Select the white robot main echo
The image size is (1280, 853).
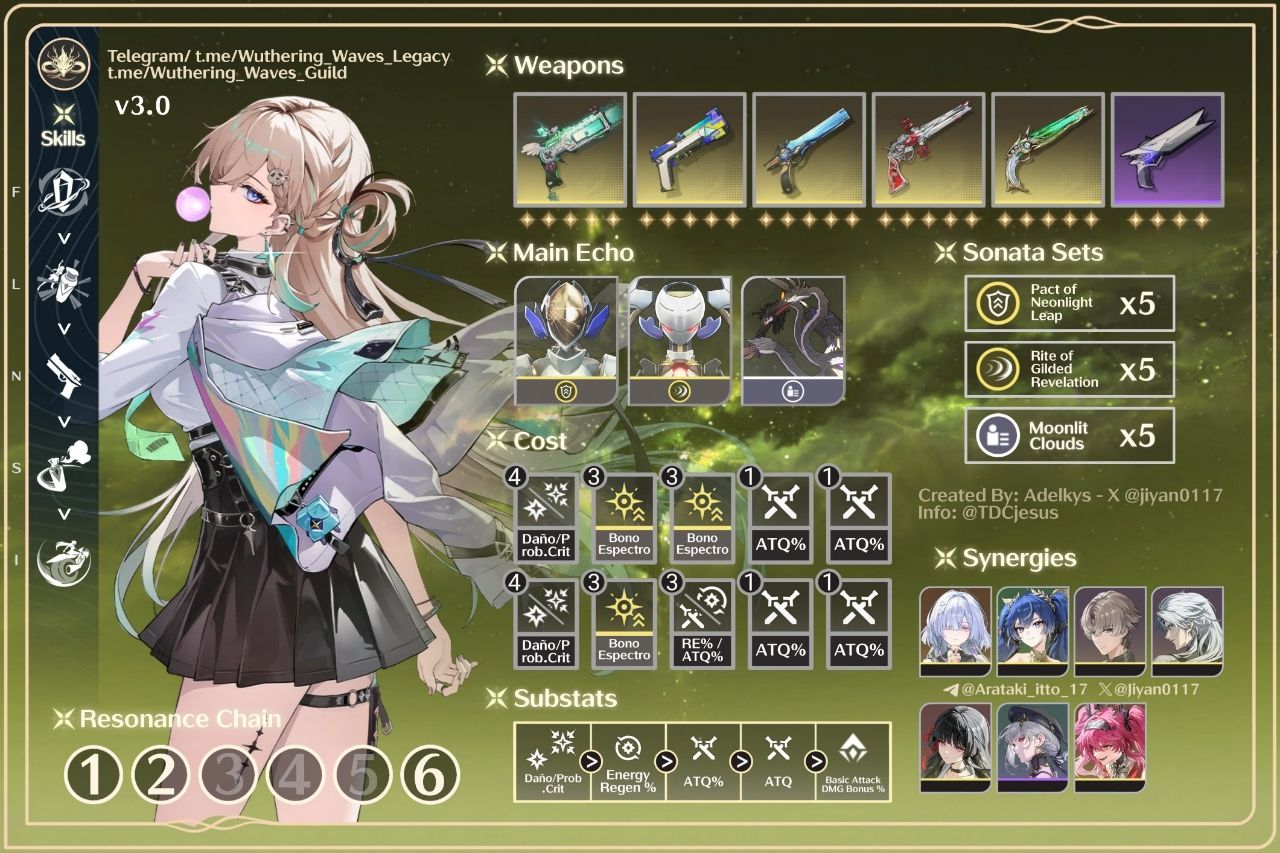tap(680, 340)
